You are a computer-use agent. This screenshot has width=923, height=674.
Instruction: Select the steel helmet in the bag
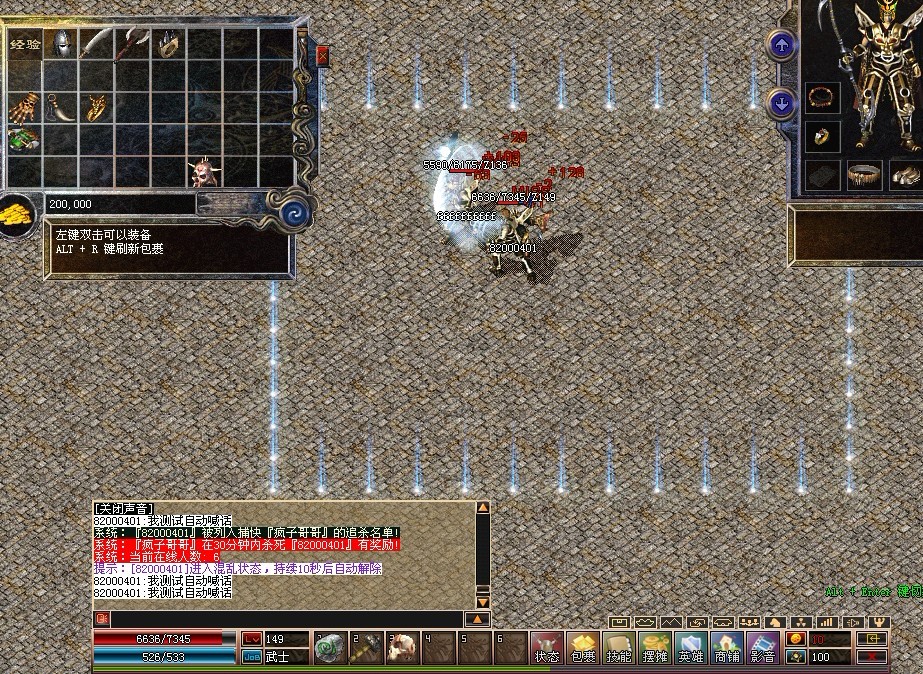[61, 43]
